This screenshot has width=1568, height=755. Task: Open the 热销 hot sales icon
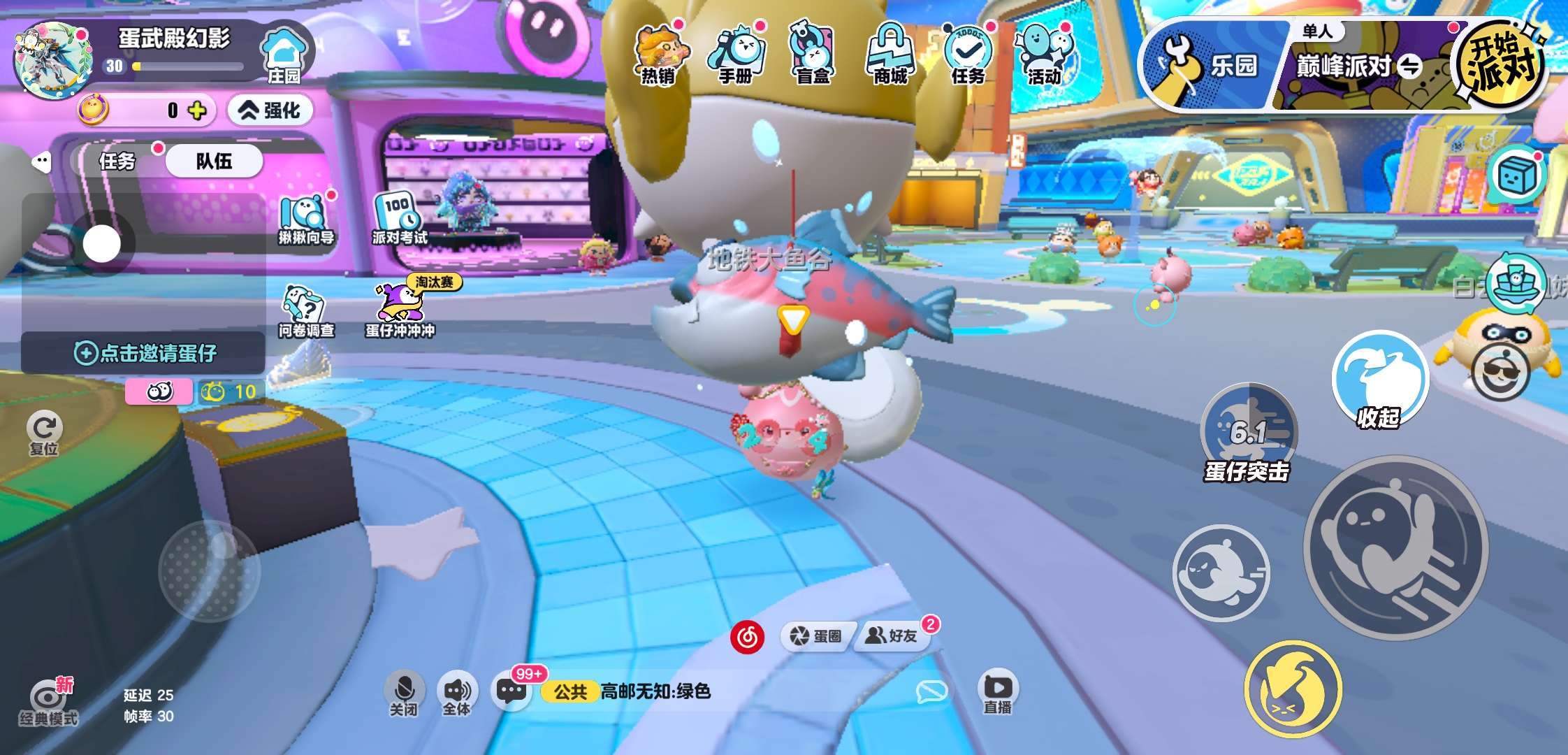(x=658, y=54)
